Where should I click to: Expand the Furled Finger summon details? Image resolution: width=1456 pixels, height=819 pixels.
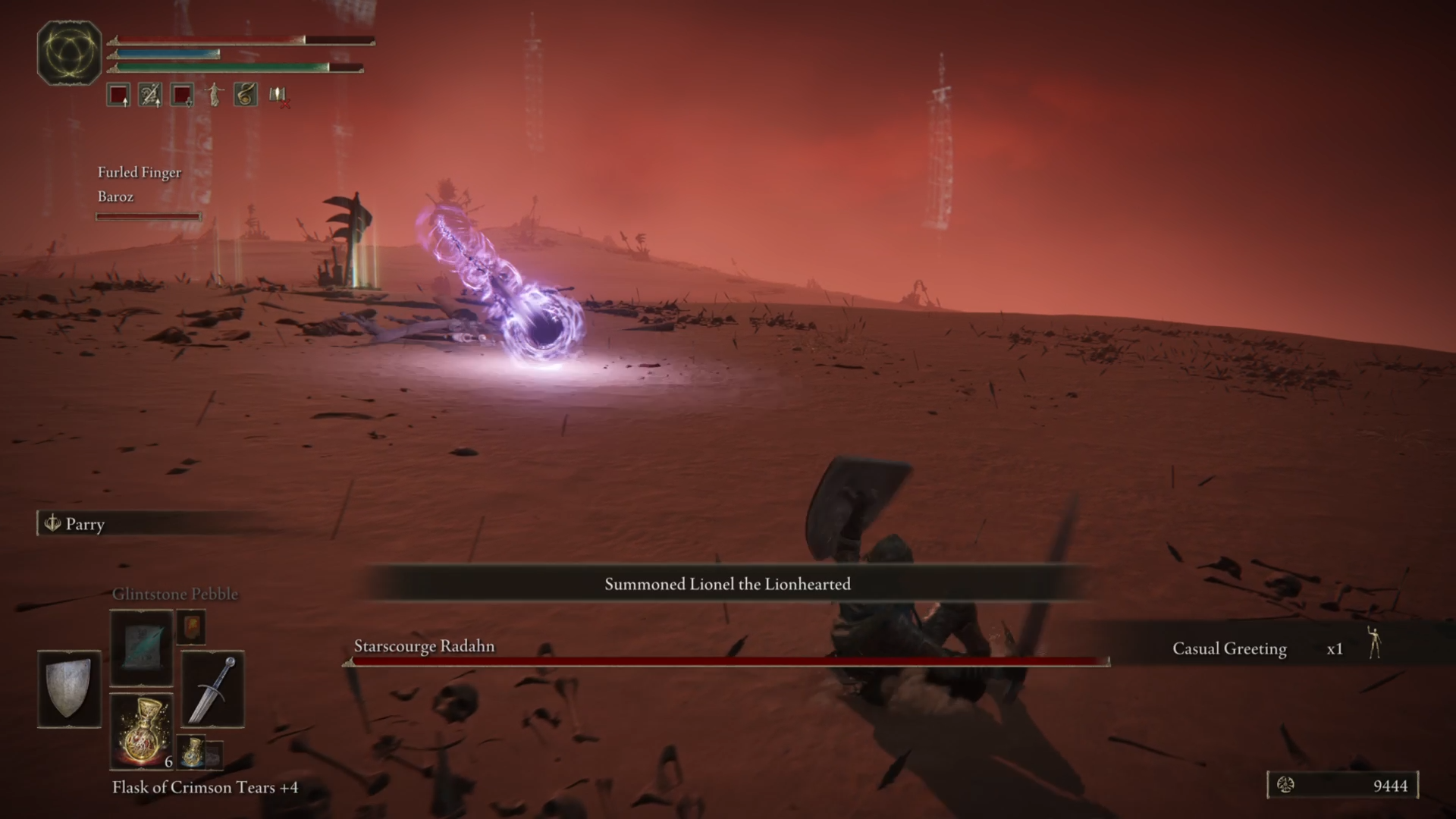click(x=139, y=172)
